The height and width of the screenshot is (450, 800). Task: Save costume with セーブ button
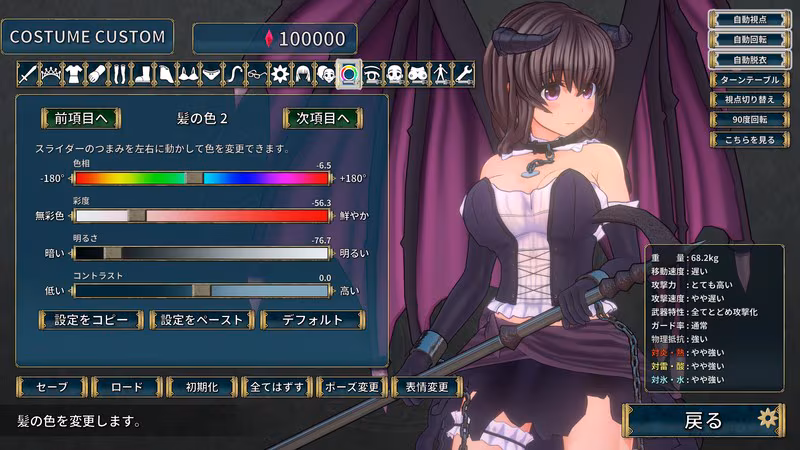click(51, 386)
